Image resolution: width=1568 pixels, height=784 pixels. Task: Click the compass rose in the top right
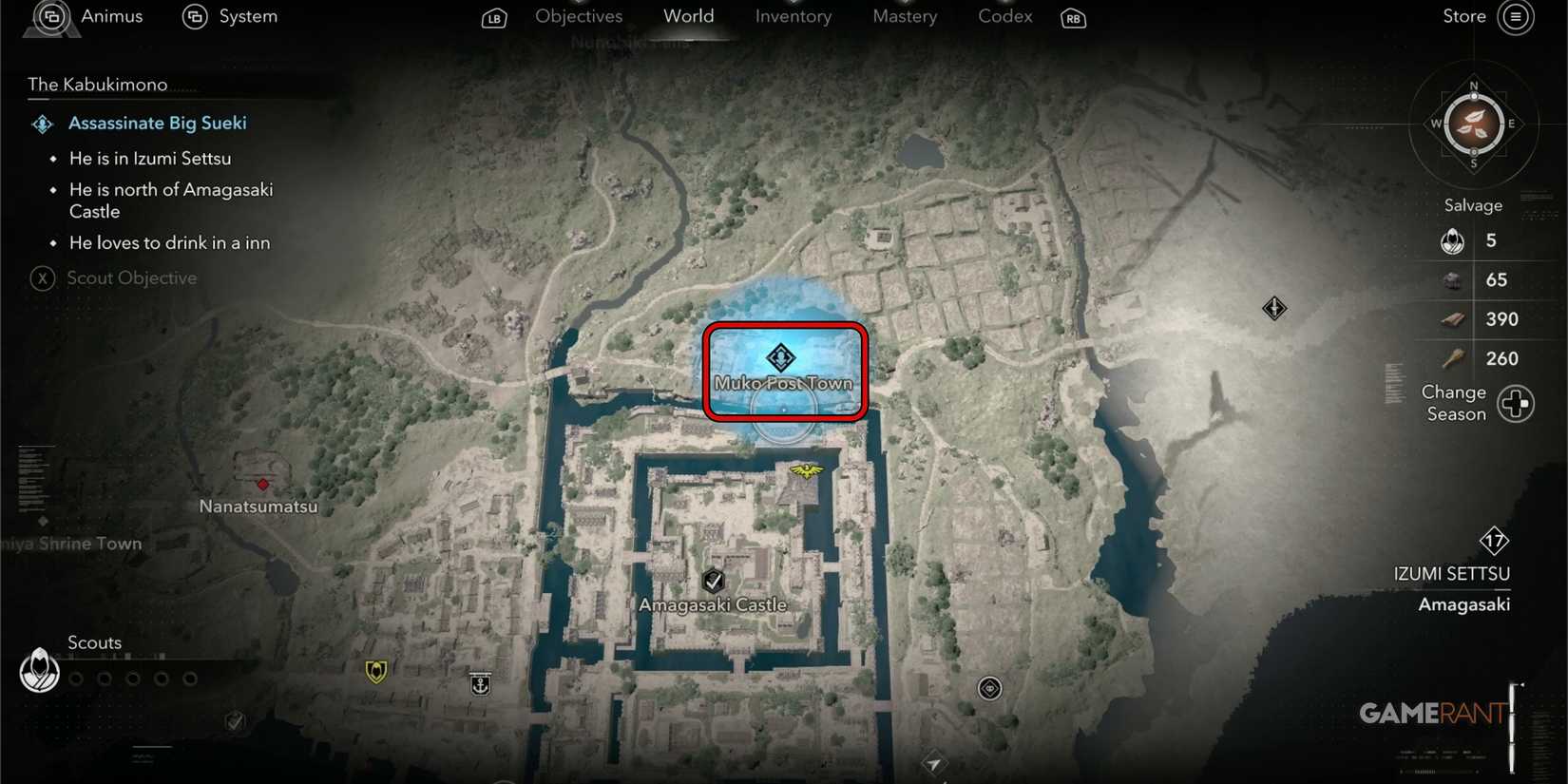pyautogui.click(x=1474, y=124)
